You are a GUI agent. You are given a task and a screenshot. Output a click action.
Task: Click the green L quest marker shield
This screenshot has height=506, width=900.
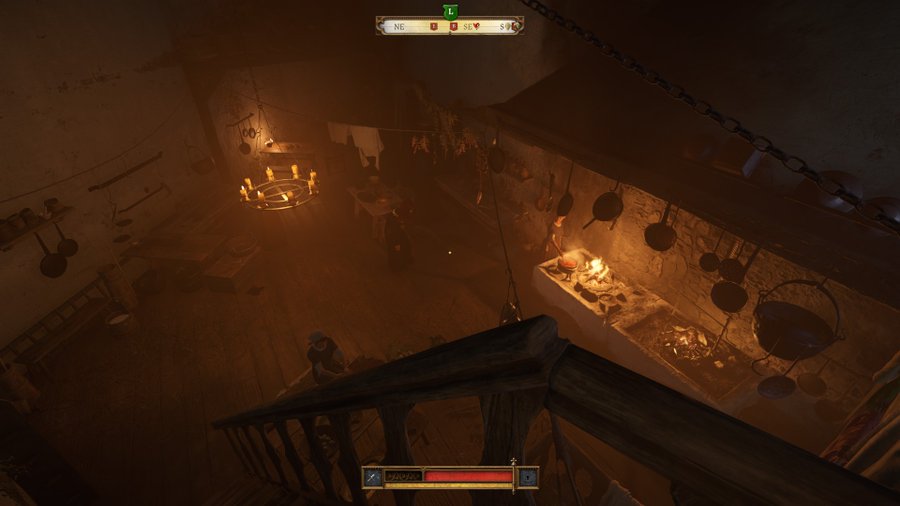[450, 11]
